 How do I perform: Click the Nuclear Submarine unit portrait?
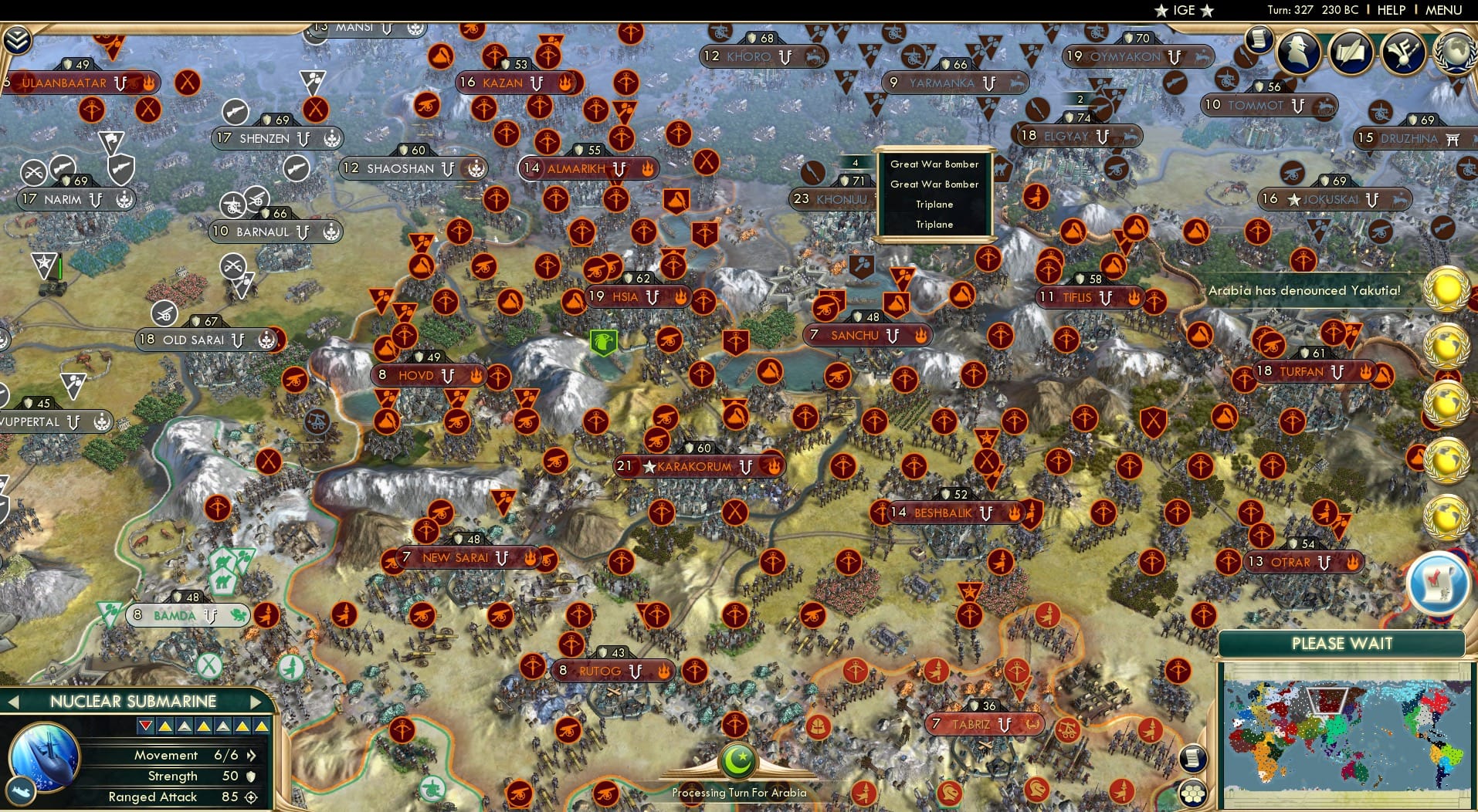[x=43, y=758]
